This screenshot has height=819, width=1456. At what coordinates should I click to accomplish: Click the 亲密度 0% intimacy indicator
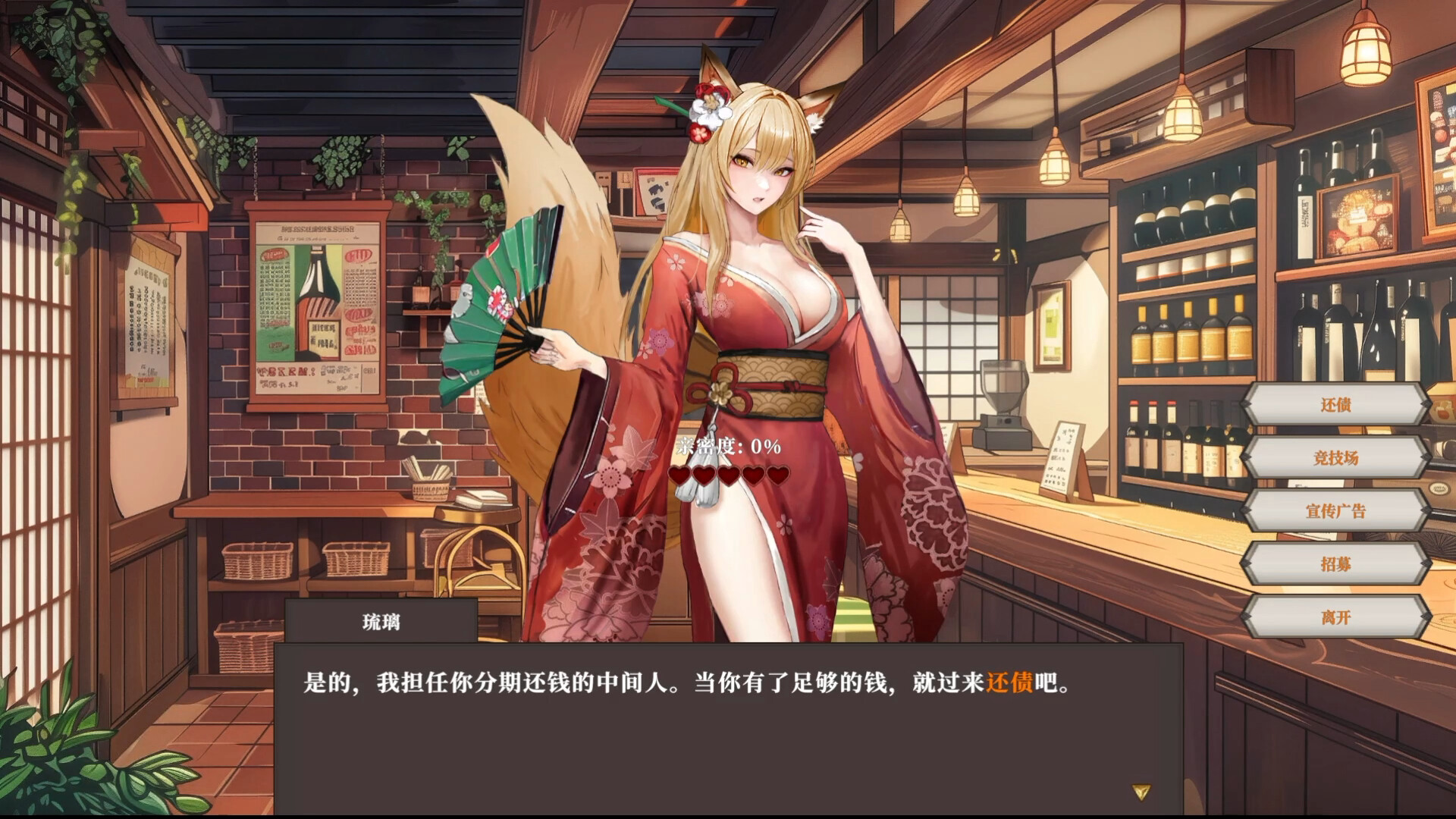(726, 447)
